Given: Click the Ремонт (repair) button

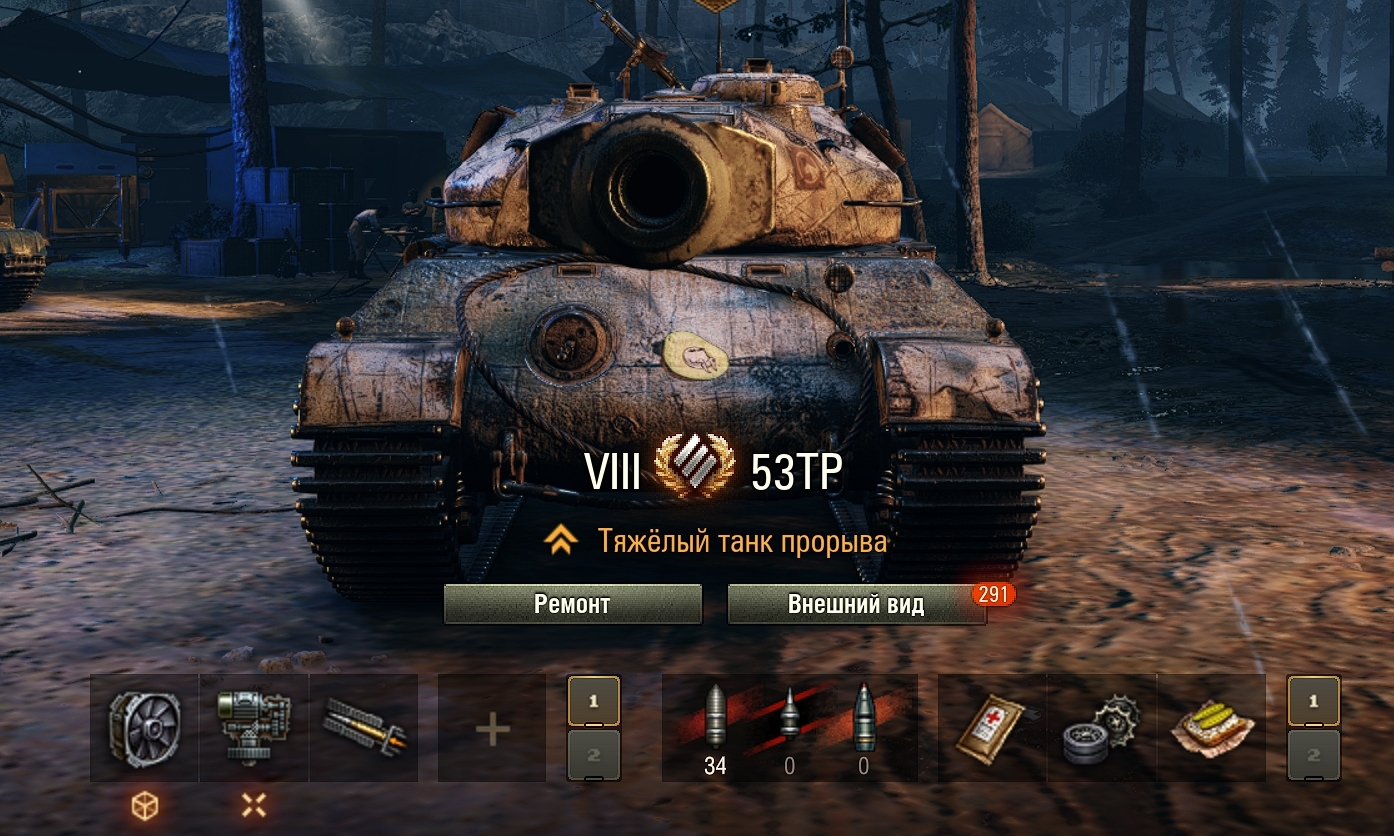Looking at the screenshot, I should pyautogui.click(x=572, y=604).
